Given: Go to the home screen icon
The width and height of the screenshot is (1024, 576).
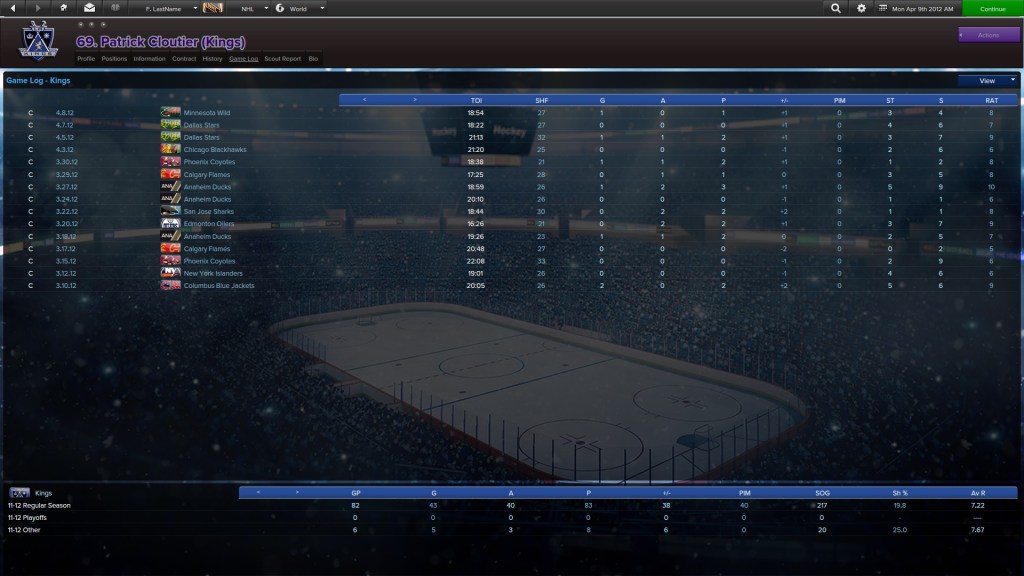Looking at the screenshot, I should tap(64, 8).
